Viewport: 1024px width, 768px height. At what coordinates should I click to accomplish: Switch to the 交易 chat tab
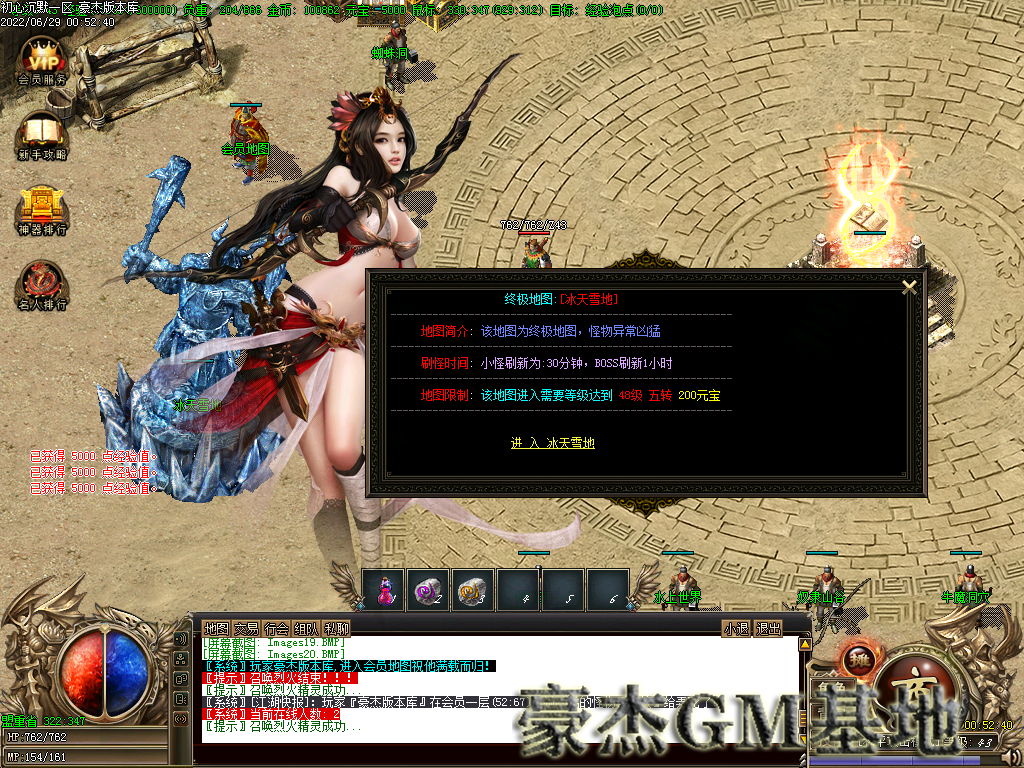coord(246,628)
